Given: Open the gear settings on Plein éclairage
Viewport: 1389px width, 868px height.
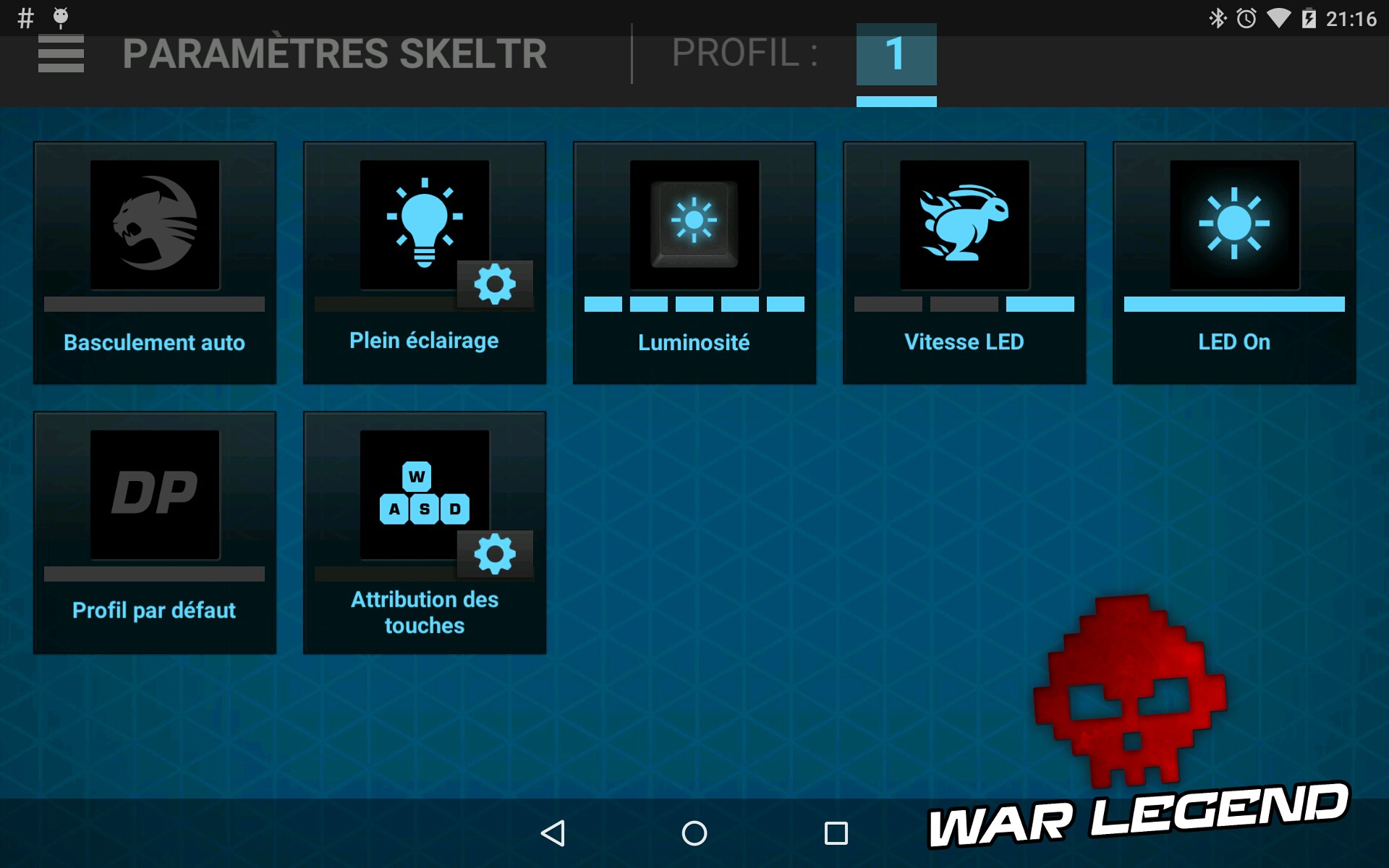Looking at the screenshot, I should (495, 285).
